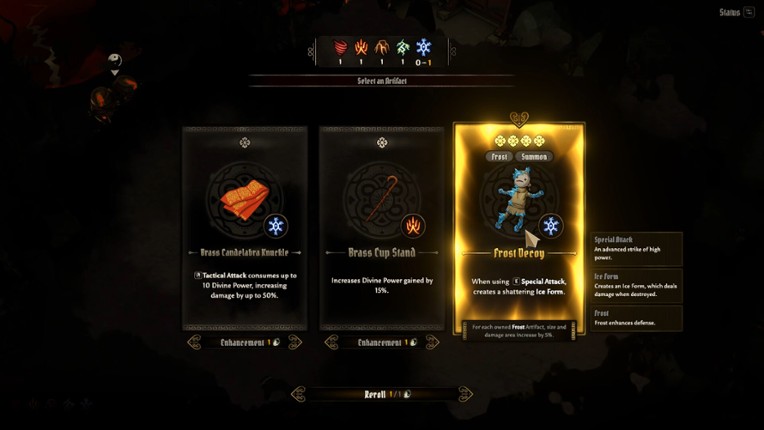Viewport: 764px width, 430px height.
Task: Click Enhancement under Brass Cup Stand
Action: click(382, 342)
